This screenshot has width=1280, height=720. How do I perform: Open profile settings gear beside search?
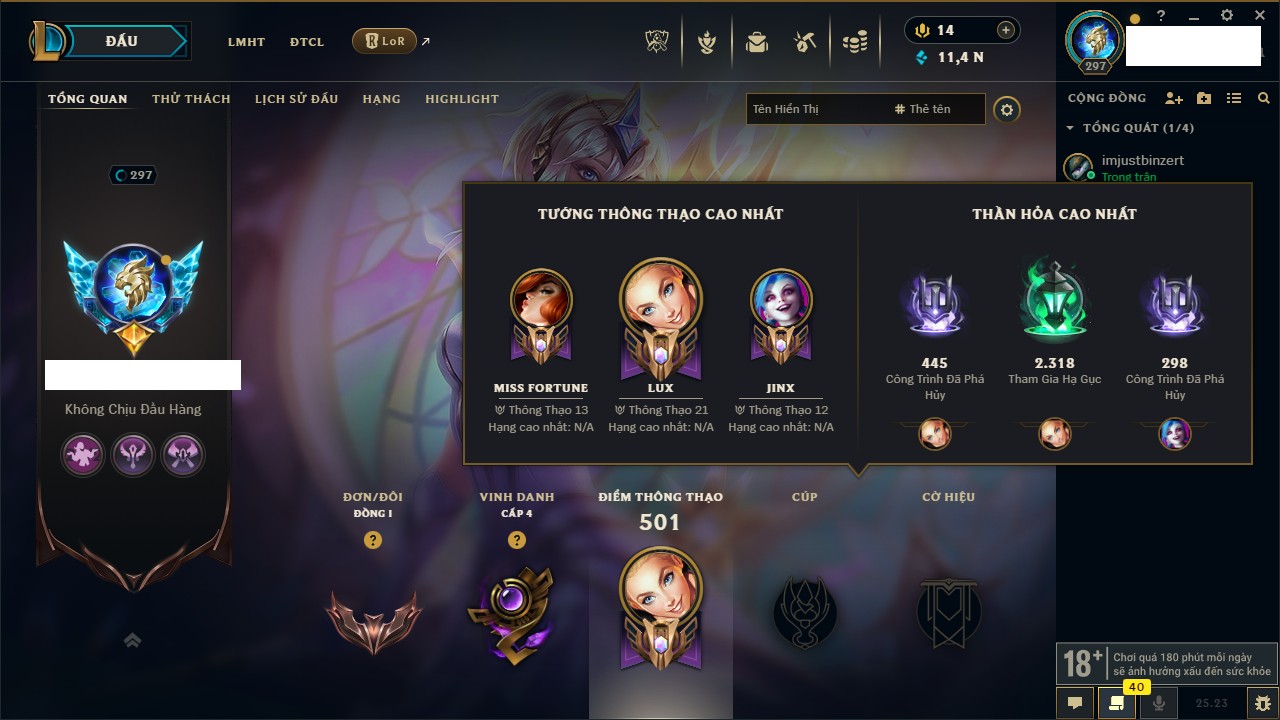click(1007, 110)
